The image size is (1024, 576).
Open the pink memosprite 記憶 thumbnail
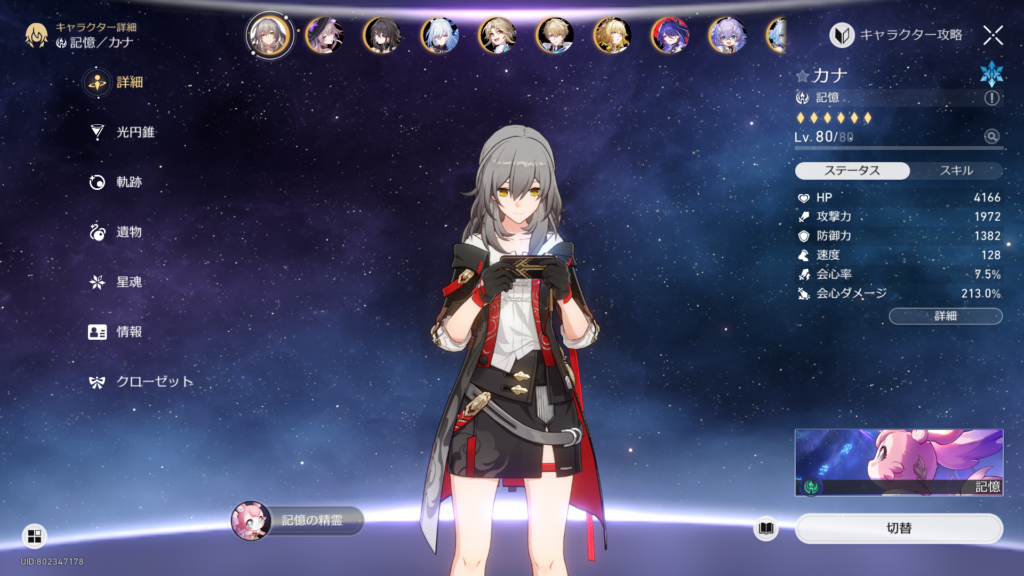coord(898,462)
